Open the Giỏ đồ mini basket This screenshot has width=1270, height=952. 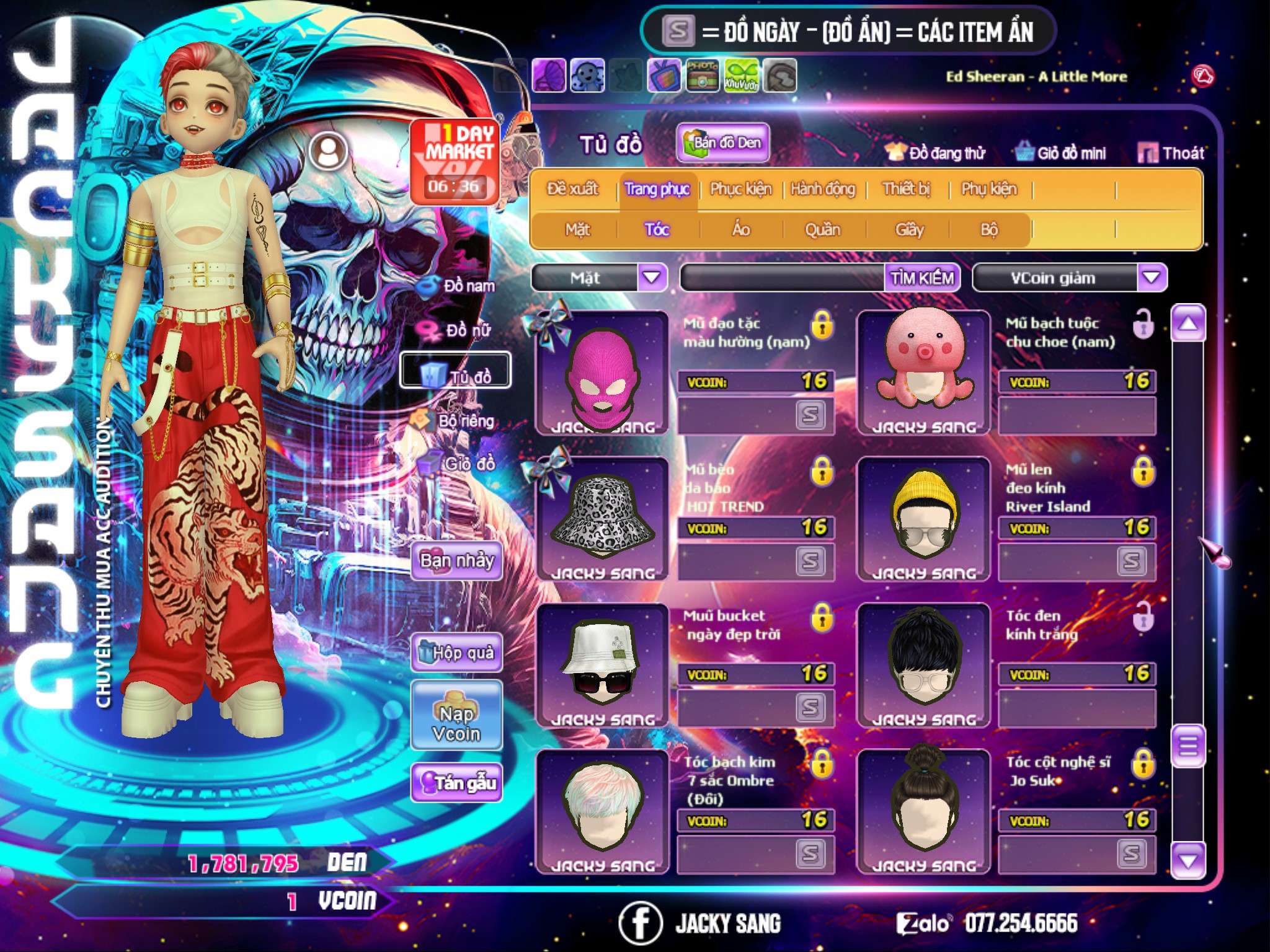[1060, 153]
